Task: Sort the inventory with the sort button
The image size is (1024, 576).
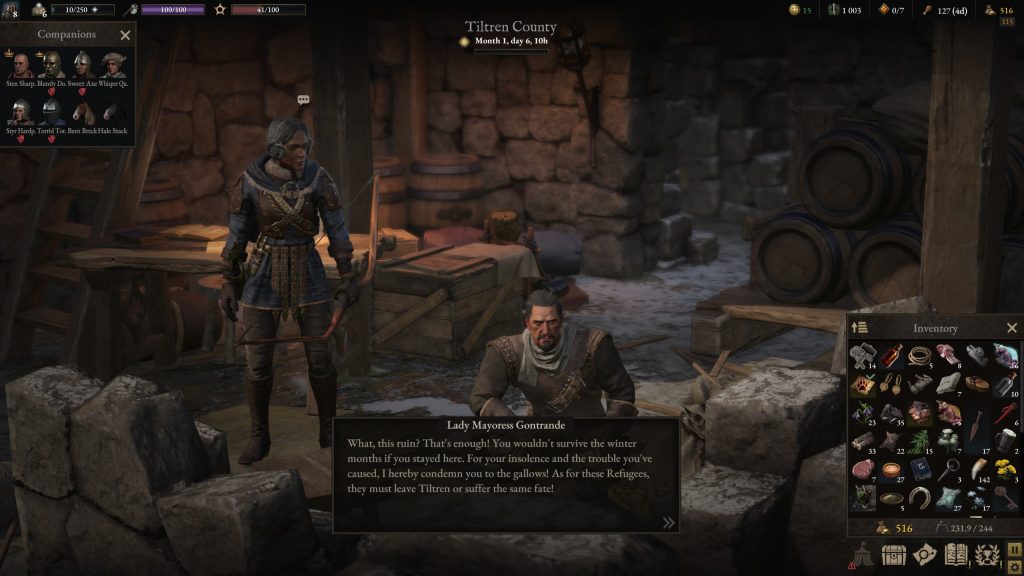Action: point(860,328)
